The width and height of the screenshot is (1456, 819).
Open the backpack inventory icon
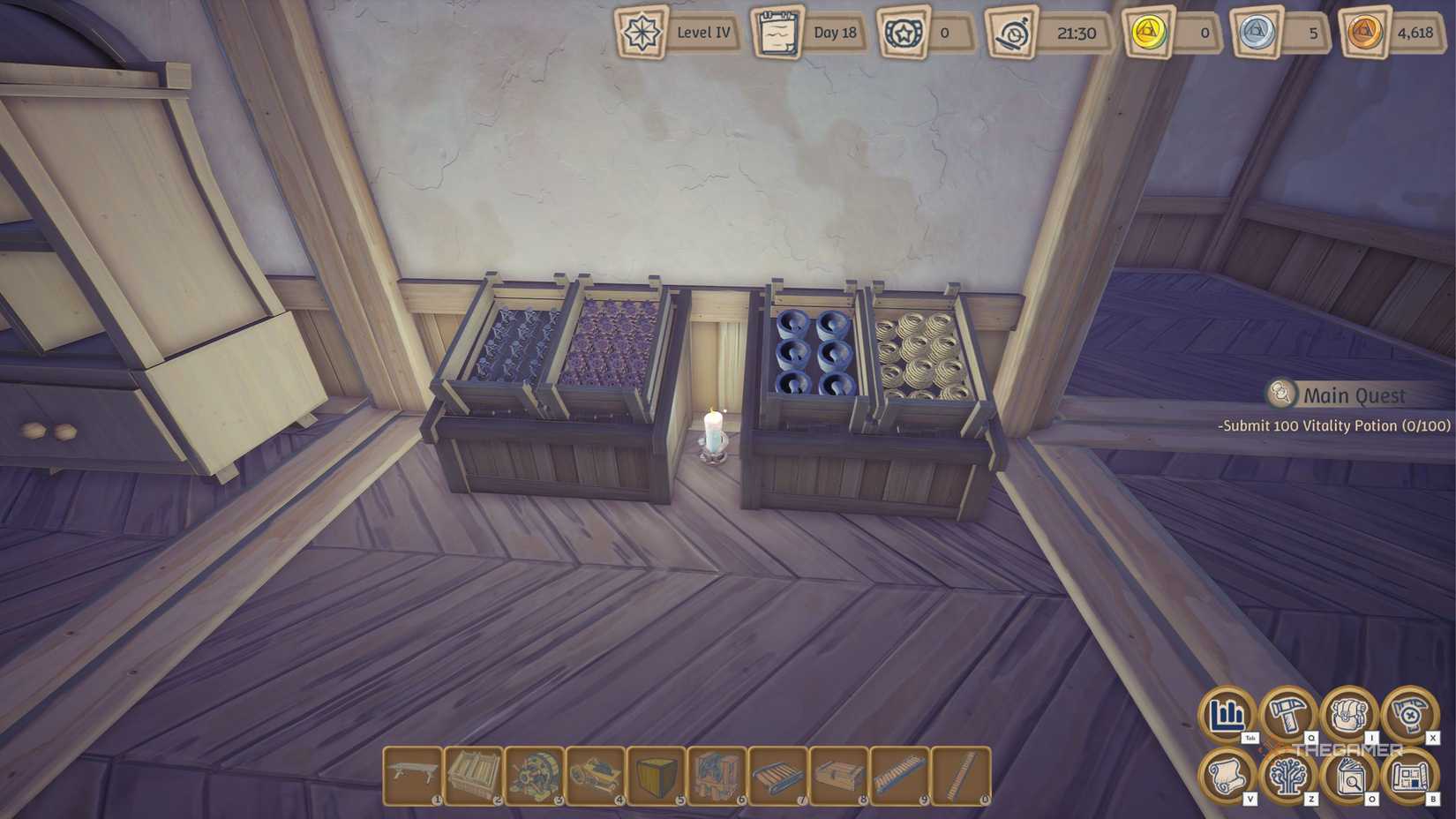pos(1347,715)
